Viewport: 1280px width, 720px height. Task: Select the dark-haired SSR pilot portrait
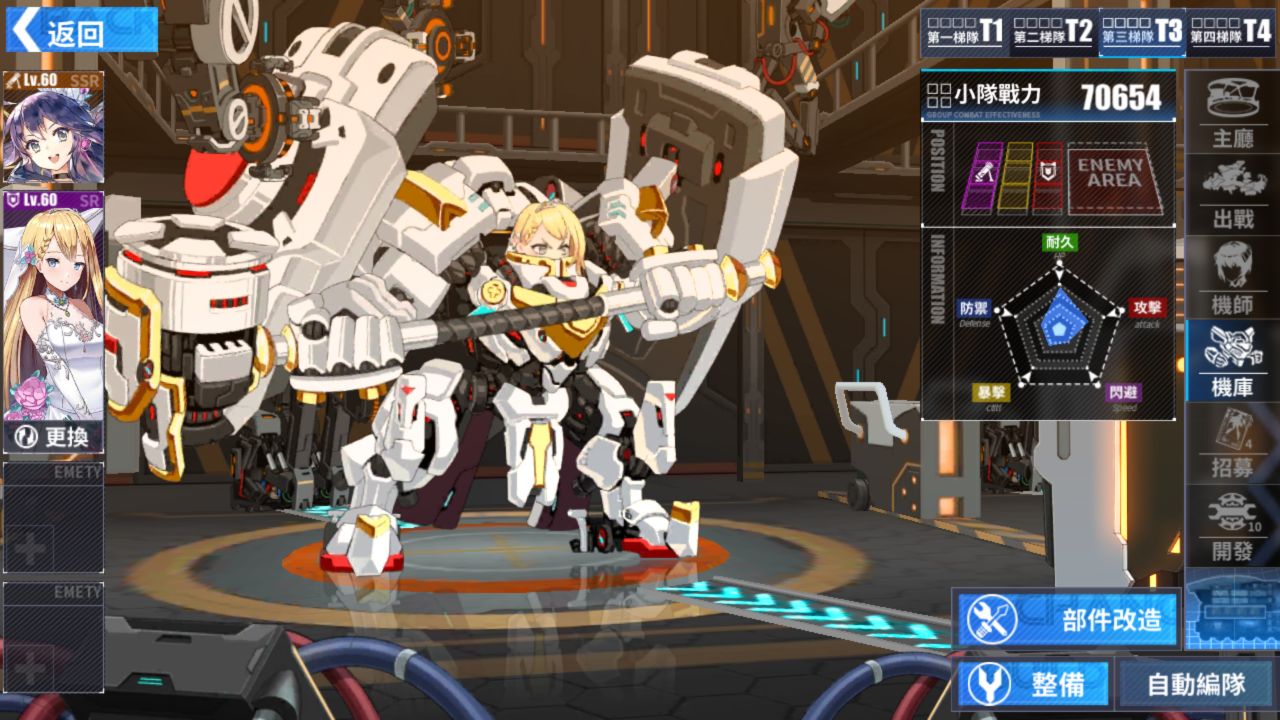53,128
